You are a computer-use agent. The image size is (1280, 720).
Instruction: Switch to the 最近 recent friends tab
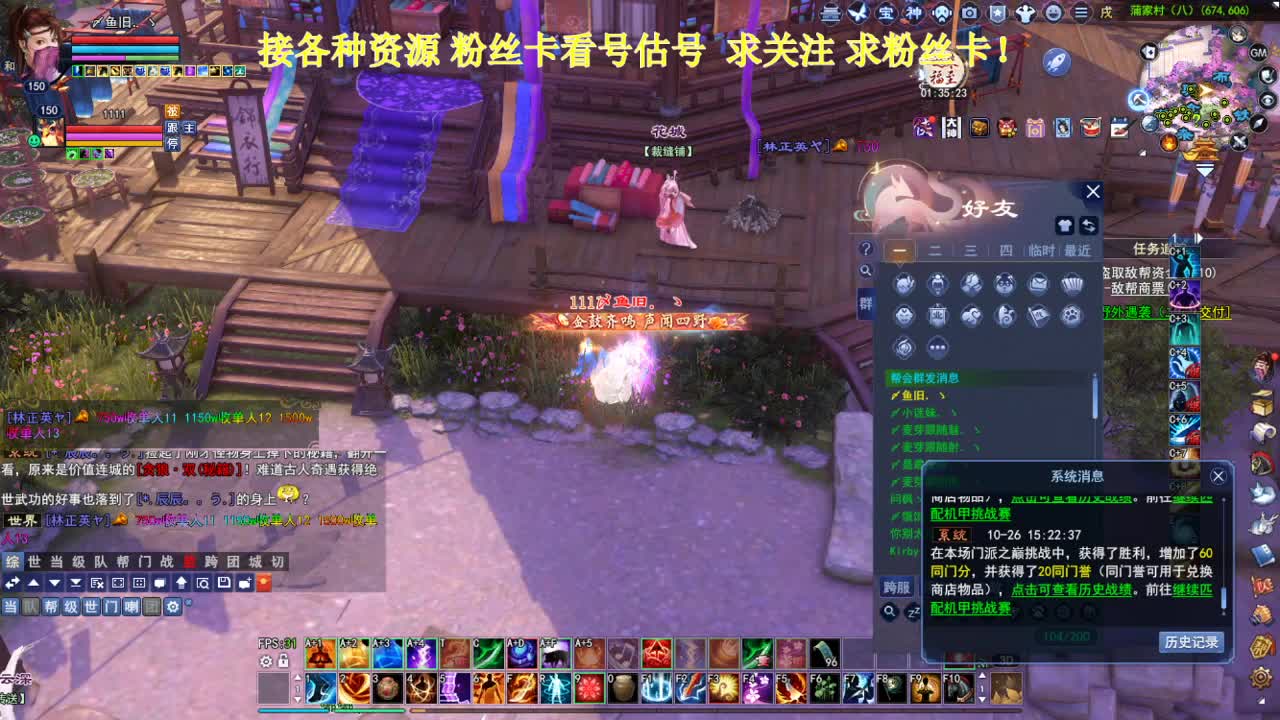[x=1077, y=250]
